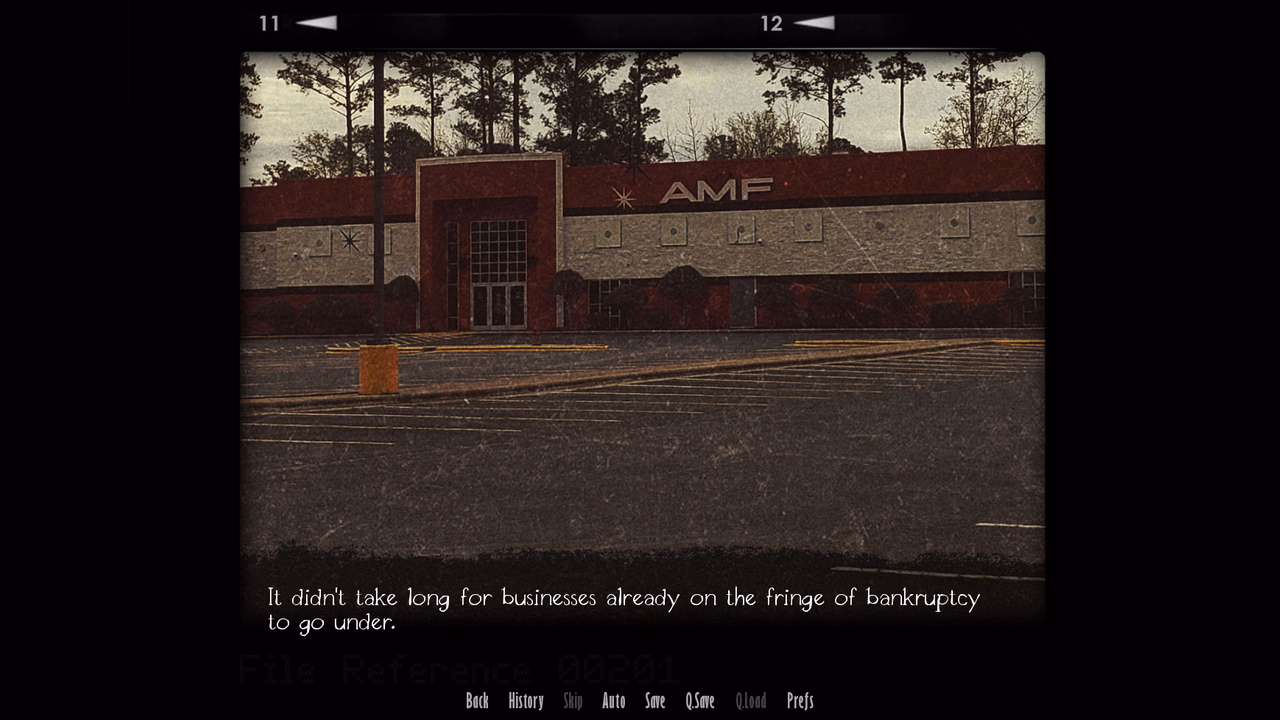Perform a quick save via Q.Save
This screenshot has width=1280, height=720.
698,701
